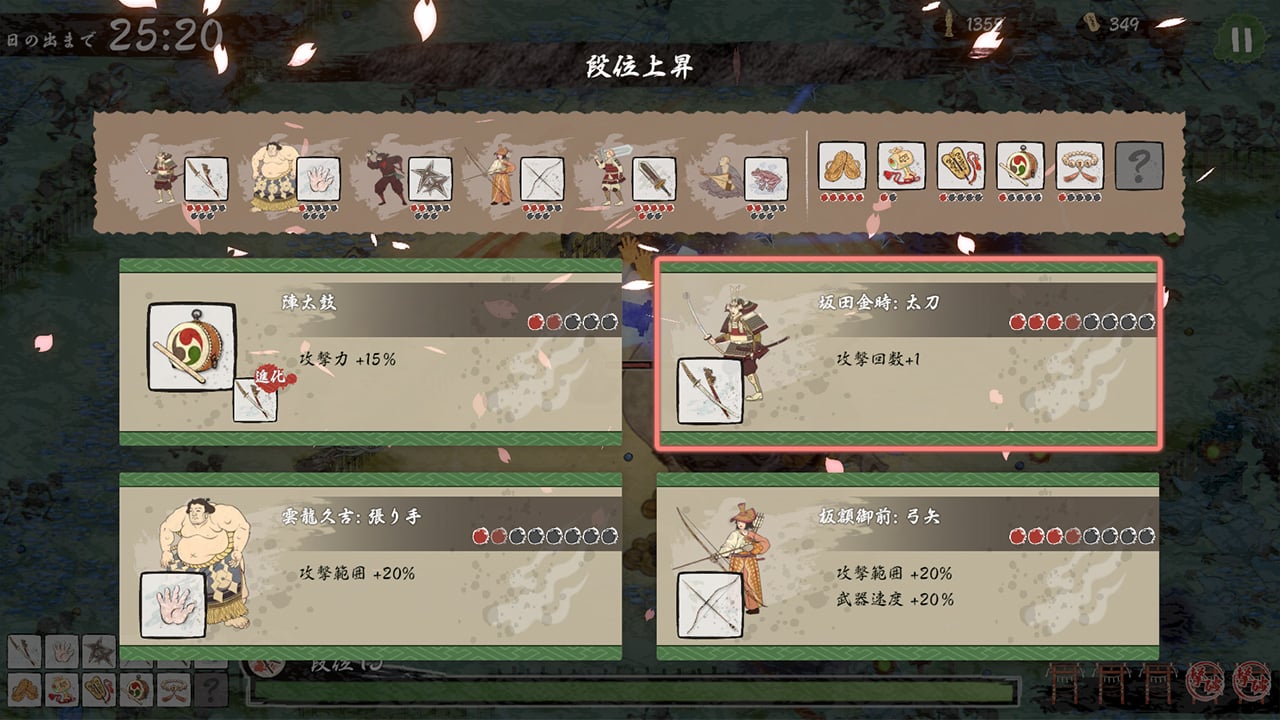
Task: Select the war drum item icon in the top bar
Action: click(1020, 165)
